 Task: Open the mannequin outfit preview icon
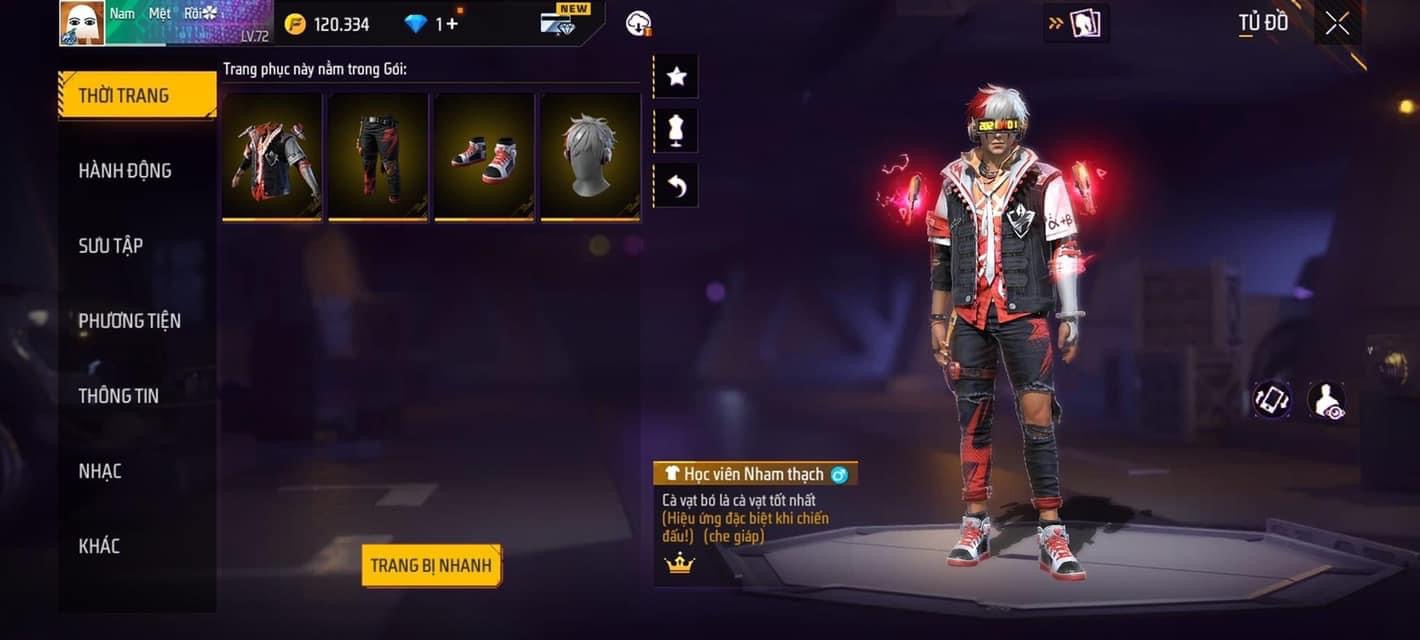(676, 131)
